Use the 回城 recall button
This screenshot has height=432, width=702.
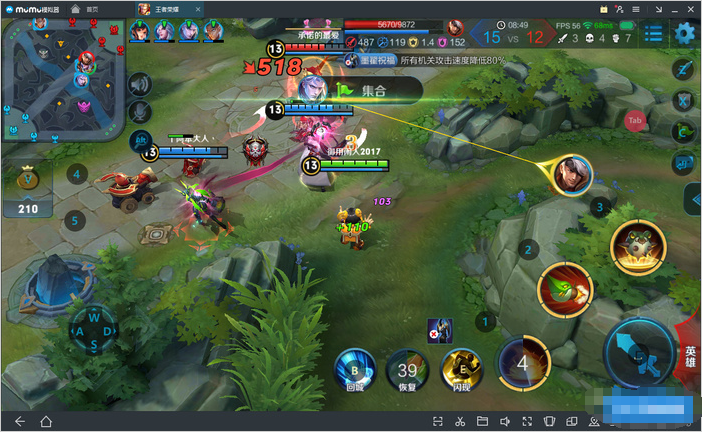354,367
